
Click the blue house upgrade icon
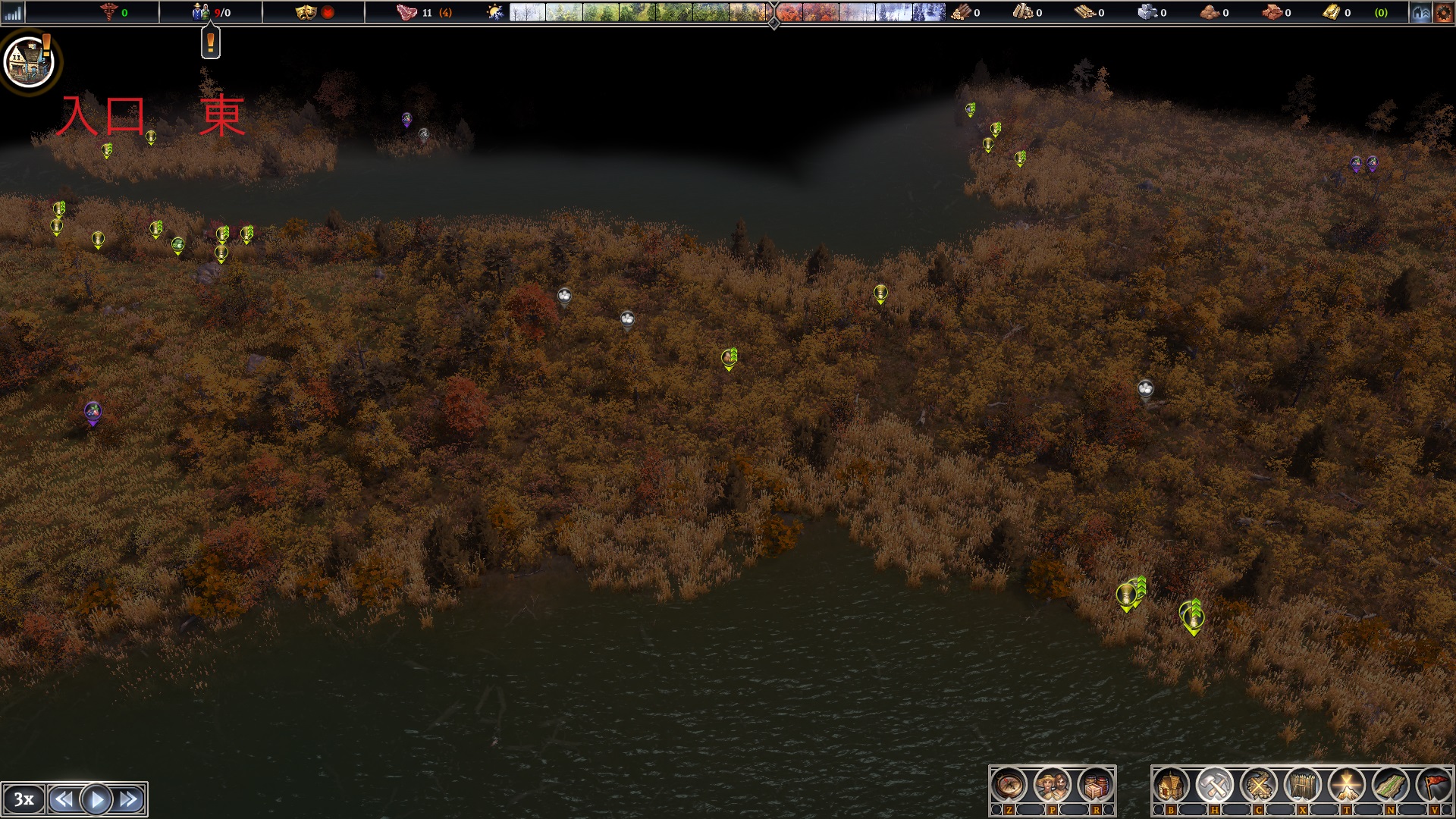[1421, 13]
